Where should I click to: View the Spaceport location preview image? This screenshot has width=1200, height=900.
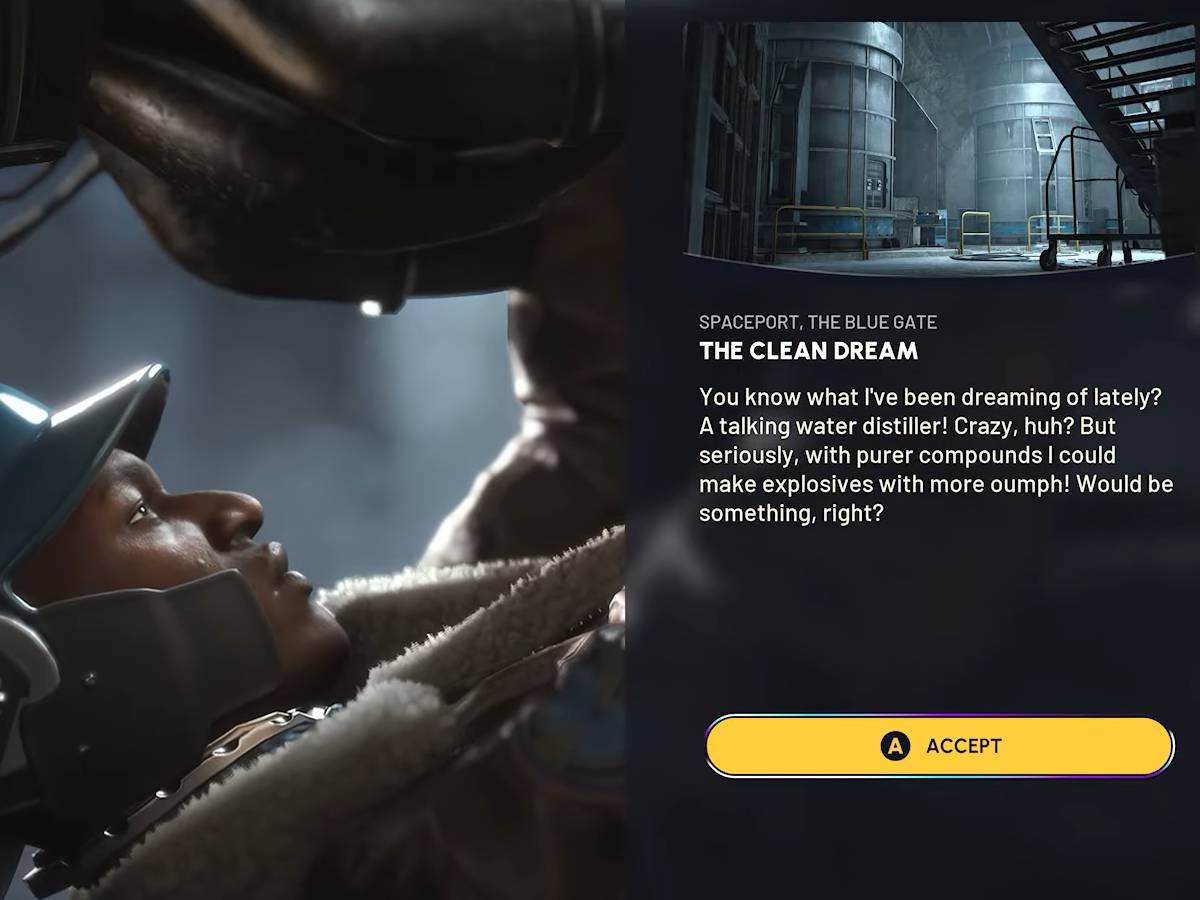[938, 147]
